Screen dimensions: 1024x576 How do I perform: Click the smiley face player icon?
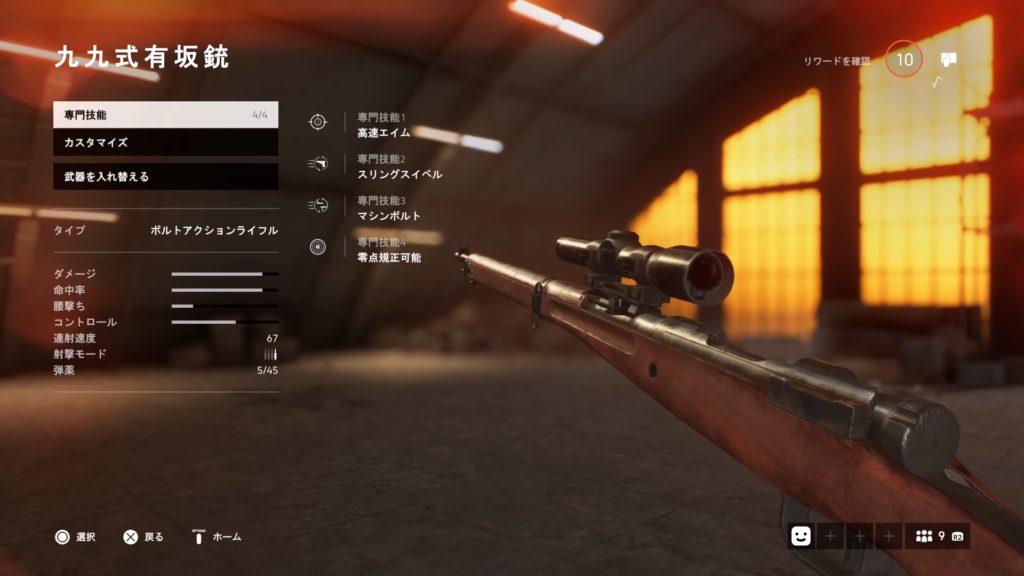(800, 537)
